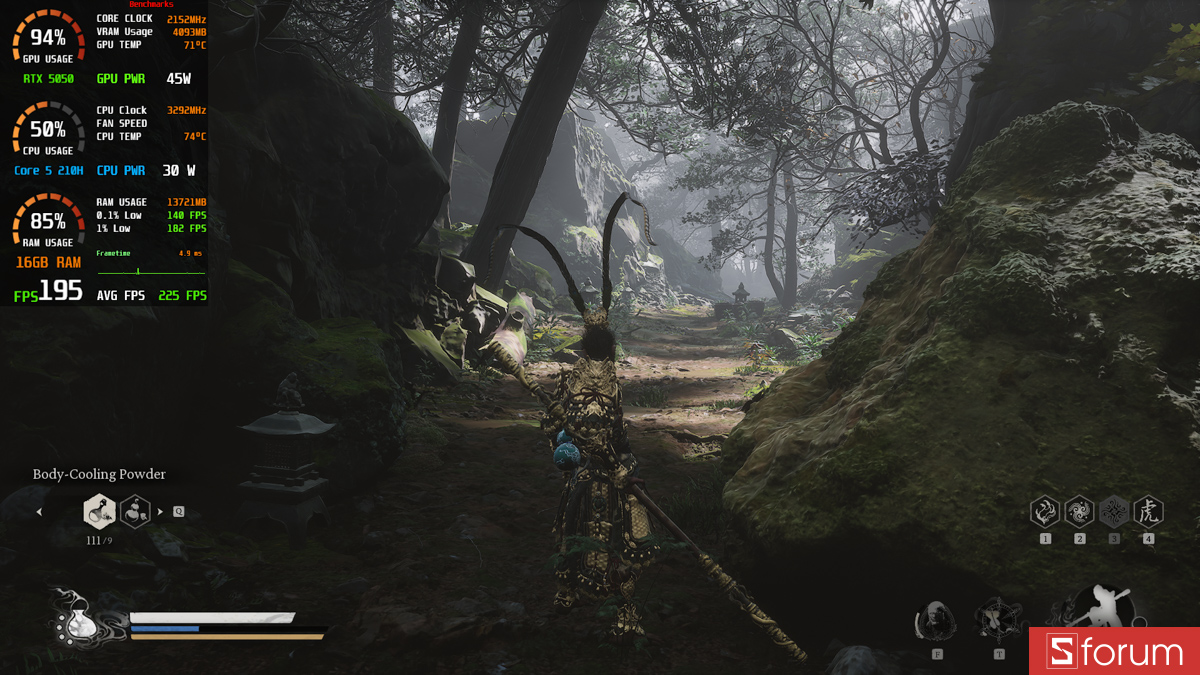Select the highlighted Body-Cooling Powder item slot
Viewport: 1200px width, 675px height.
[x=99, y=512]
